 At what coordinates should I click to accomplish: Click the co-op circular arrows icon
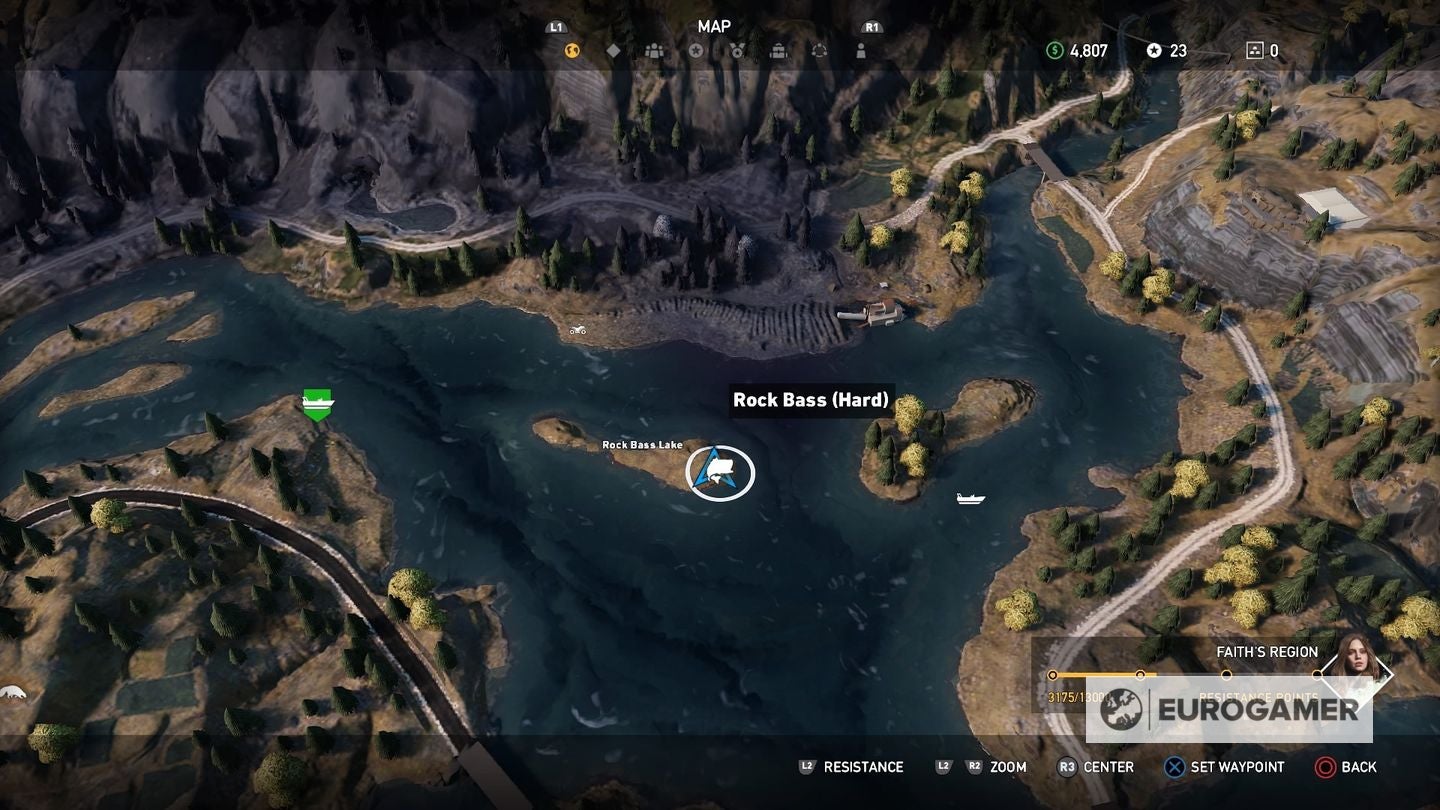point(821,50)
